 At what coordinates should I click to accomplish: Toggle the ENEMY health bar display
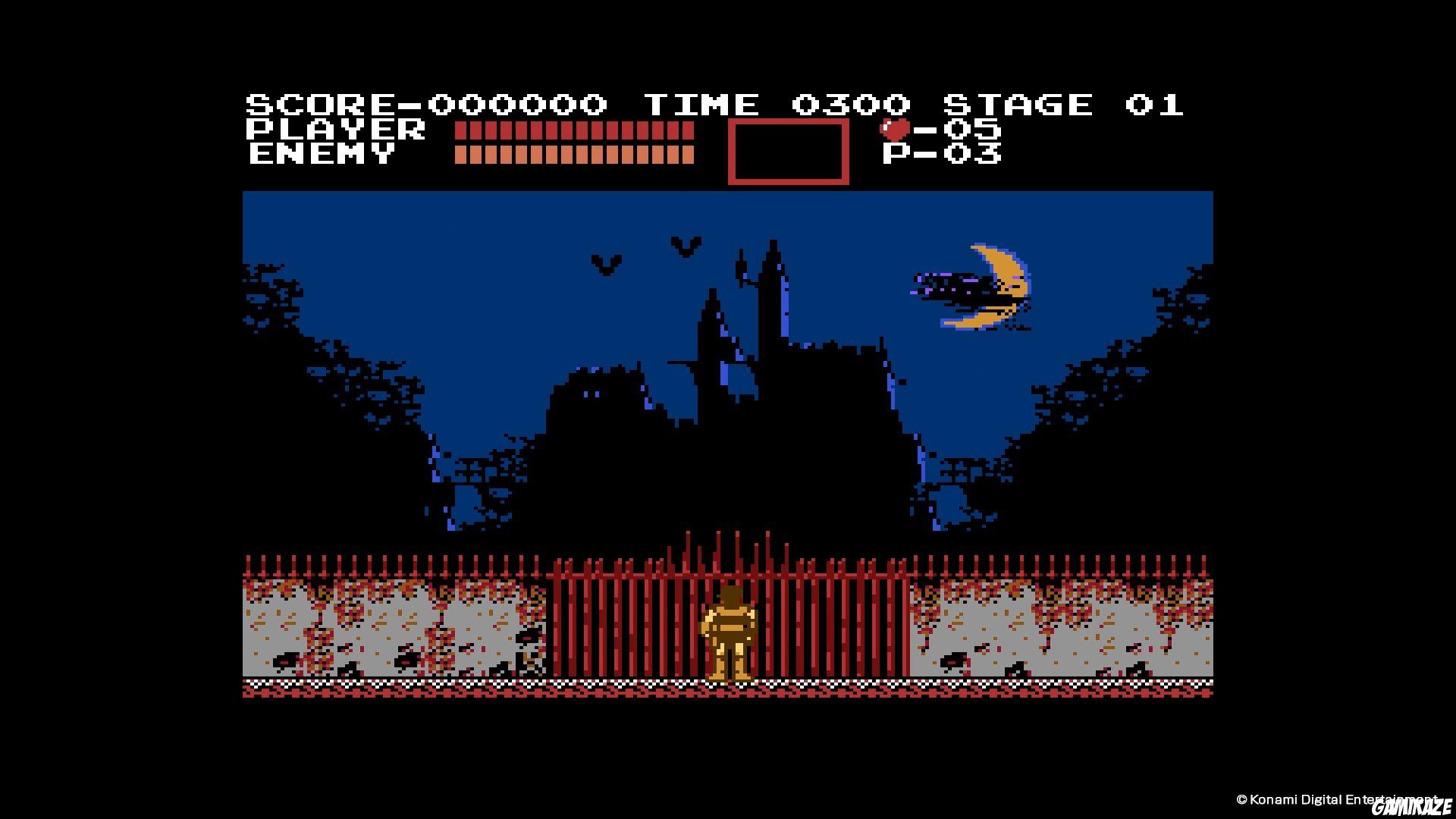click(x=573, y=154)
